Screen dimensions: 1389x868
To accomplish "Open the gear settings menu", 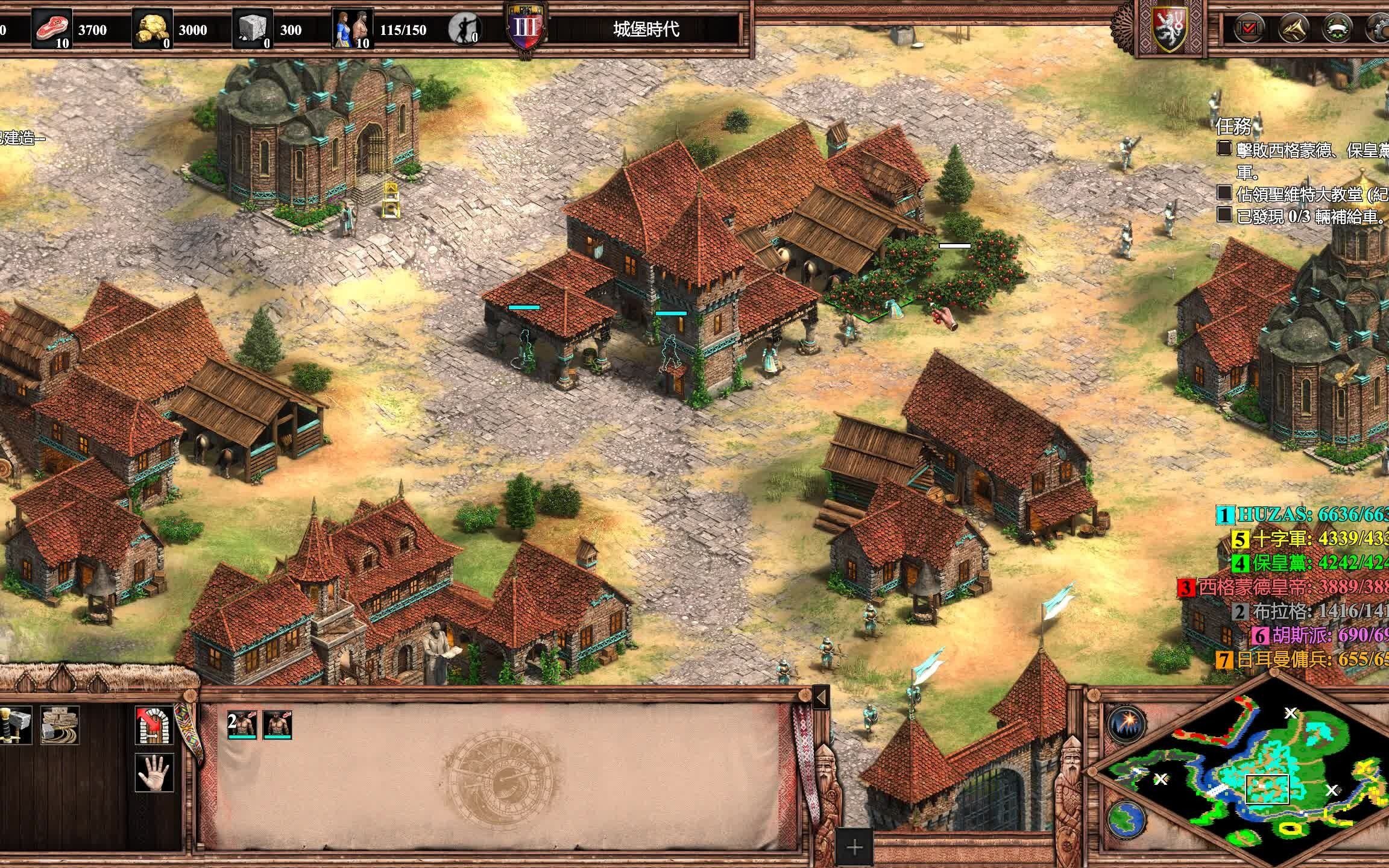I will tap(1377, 29).
